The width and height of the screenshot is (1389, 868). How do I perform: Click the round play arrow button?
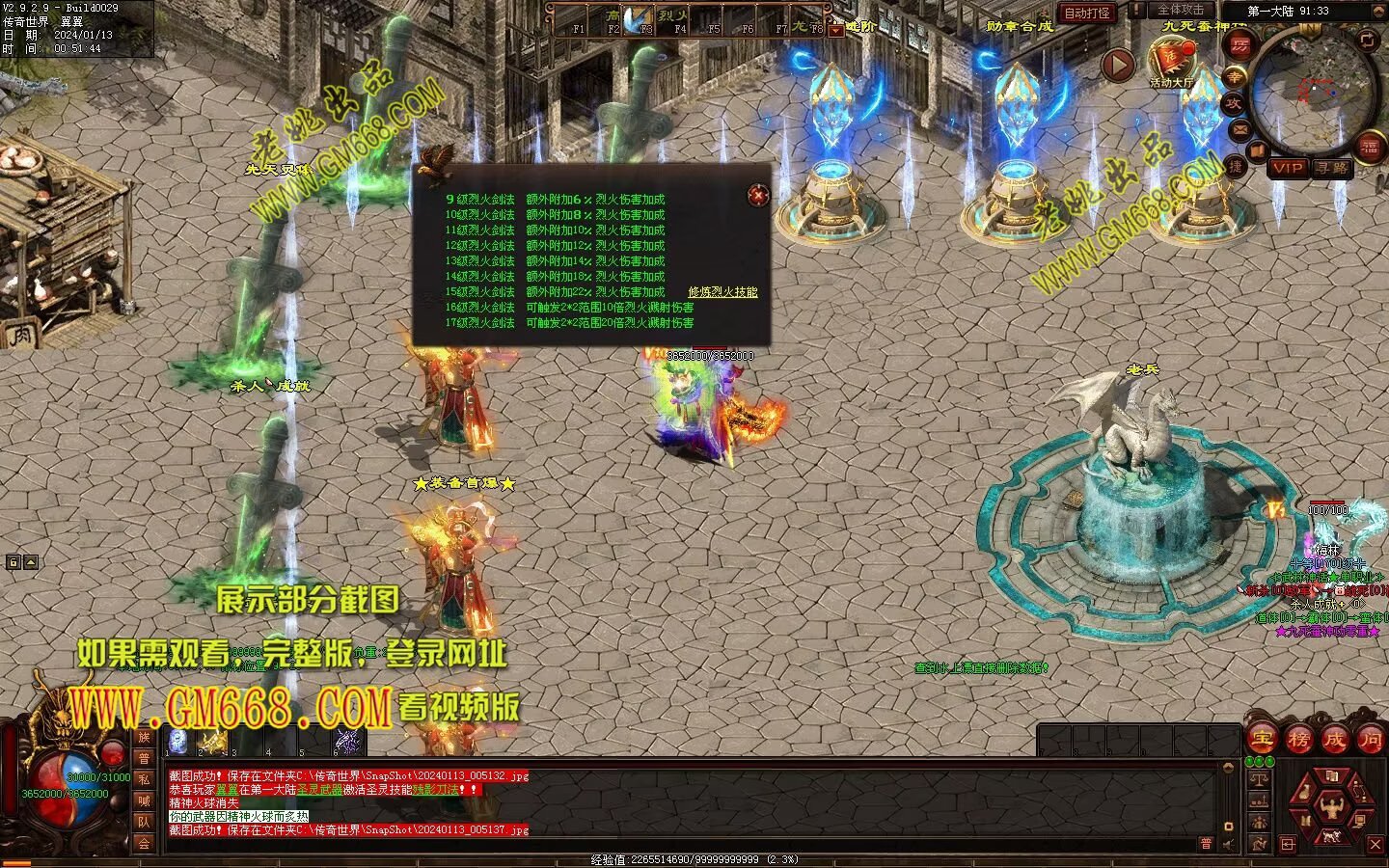[1118, 66]
